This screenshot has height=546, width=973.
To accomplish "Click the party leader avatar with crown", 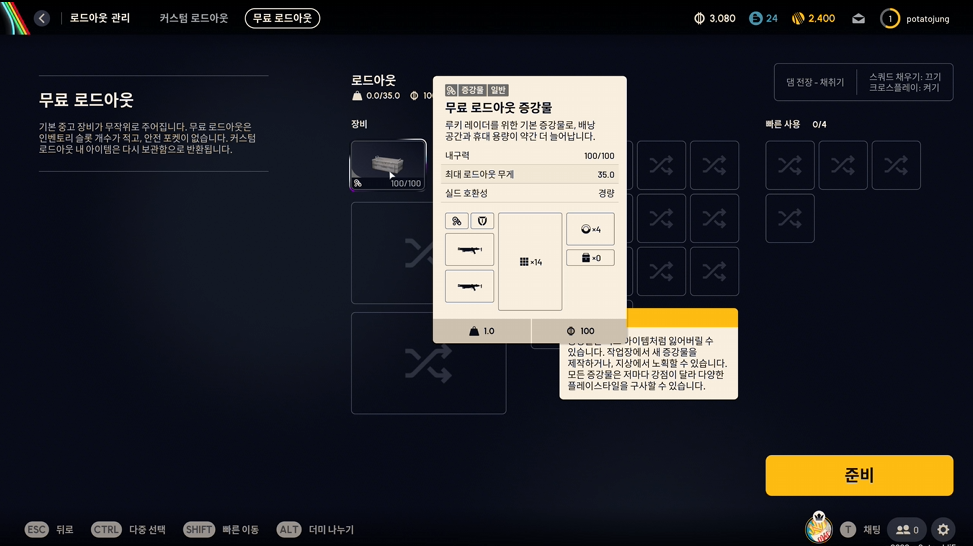I will [819, 529].
